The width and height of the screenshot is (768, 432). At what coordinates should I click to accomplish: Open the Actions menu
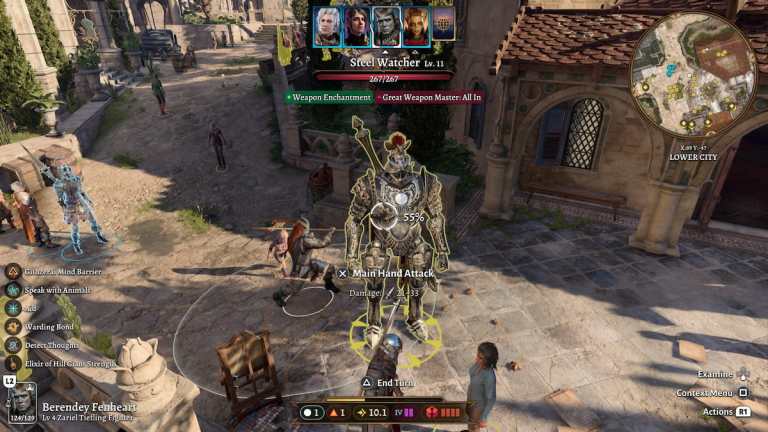click(x=724, y=411)
